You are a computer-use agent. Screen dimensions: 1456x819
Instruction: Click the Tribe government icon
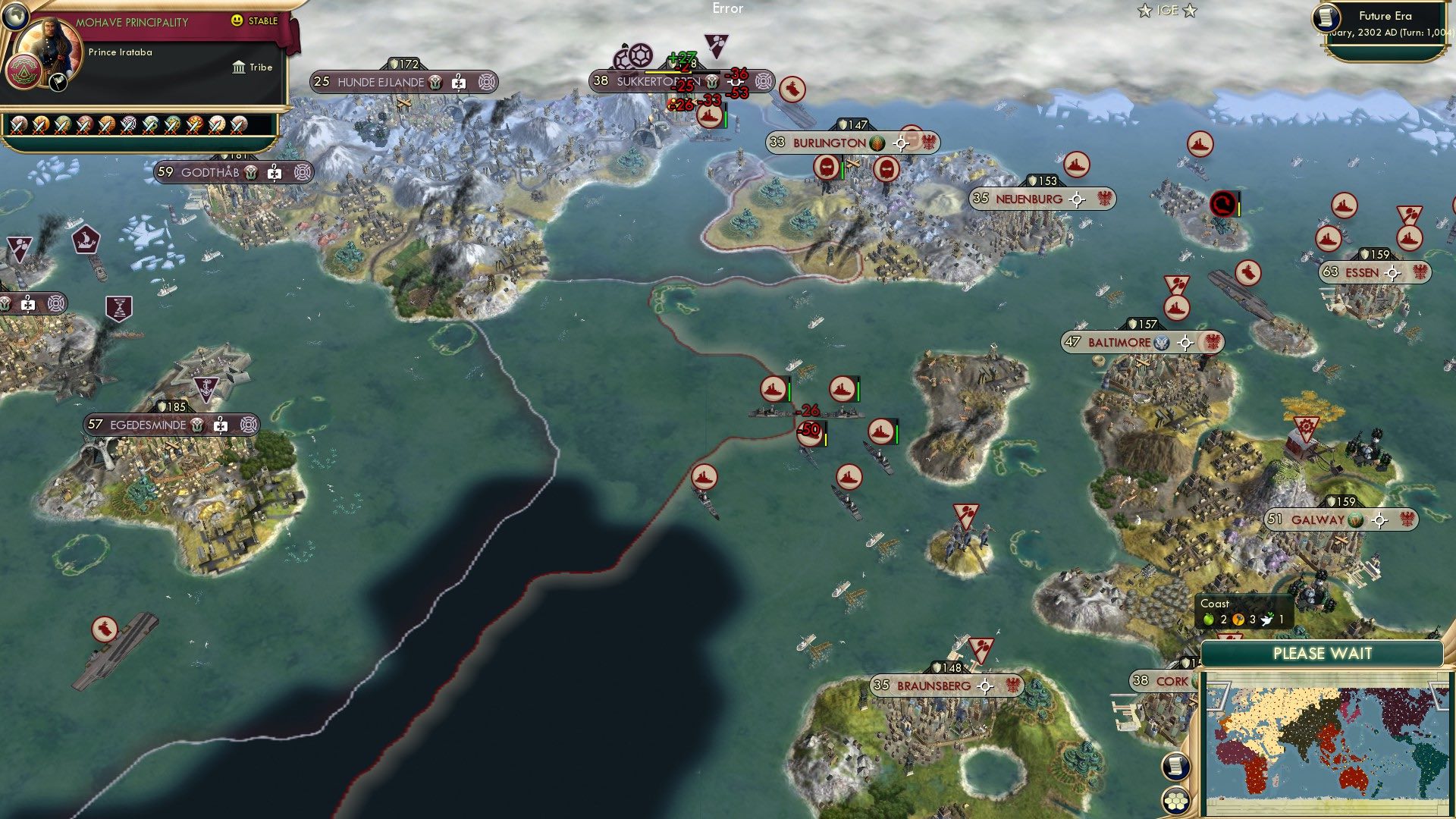point(239,68)
